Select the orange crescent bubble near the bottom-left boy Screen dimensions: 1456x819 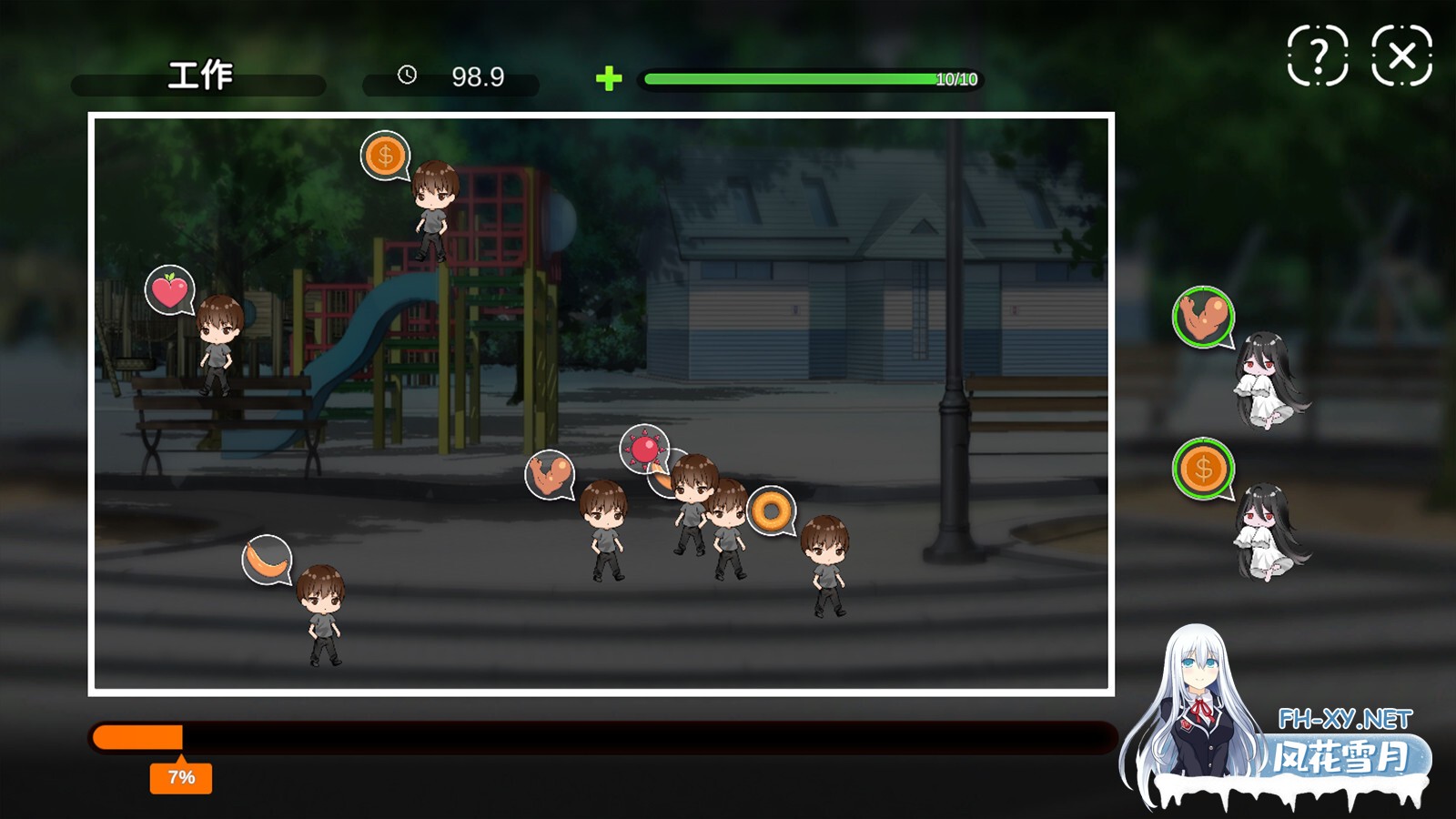[x=267, y=560]
